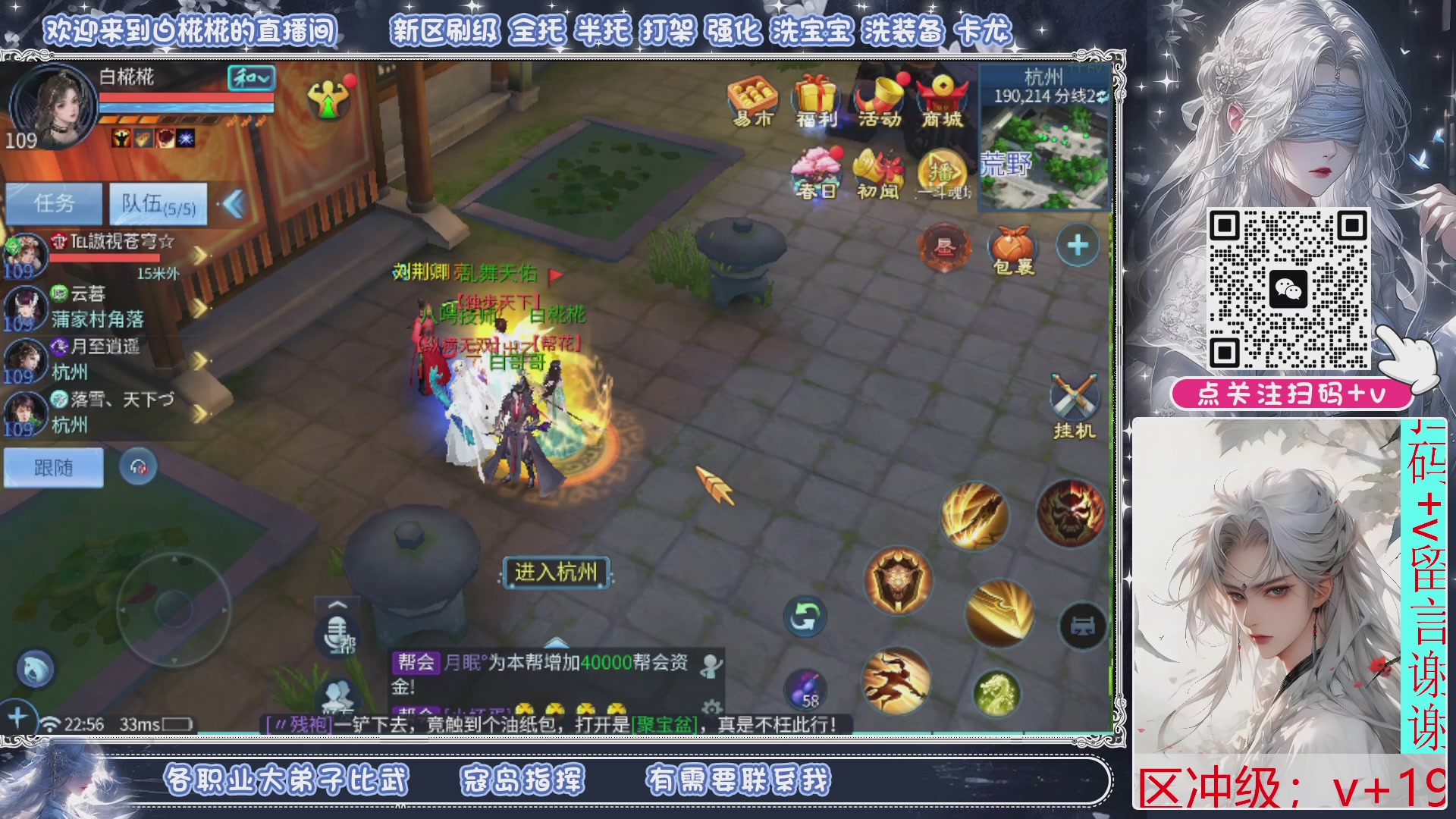Click the 58-count potion item slot
This screenshot has height=819, width=1456.
point(806,690)
